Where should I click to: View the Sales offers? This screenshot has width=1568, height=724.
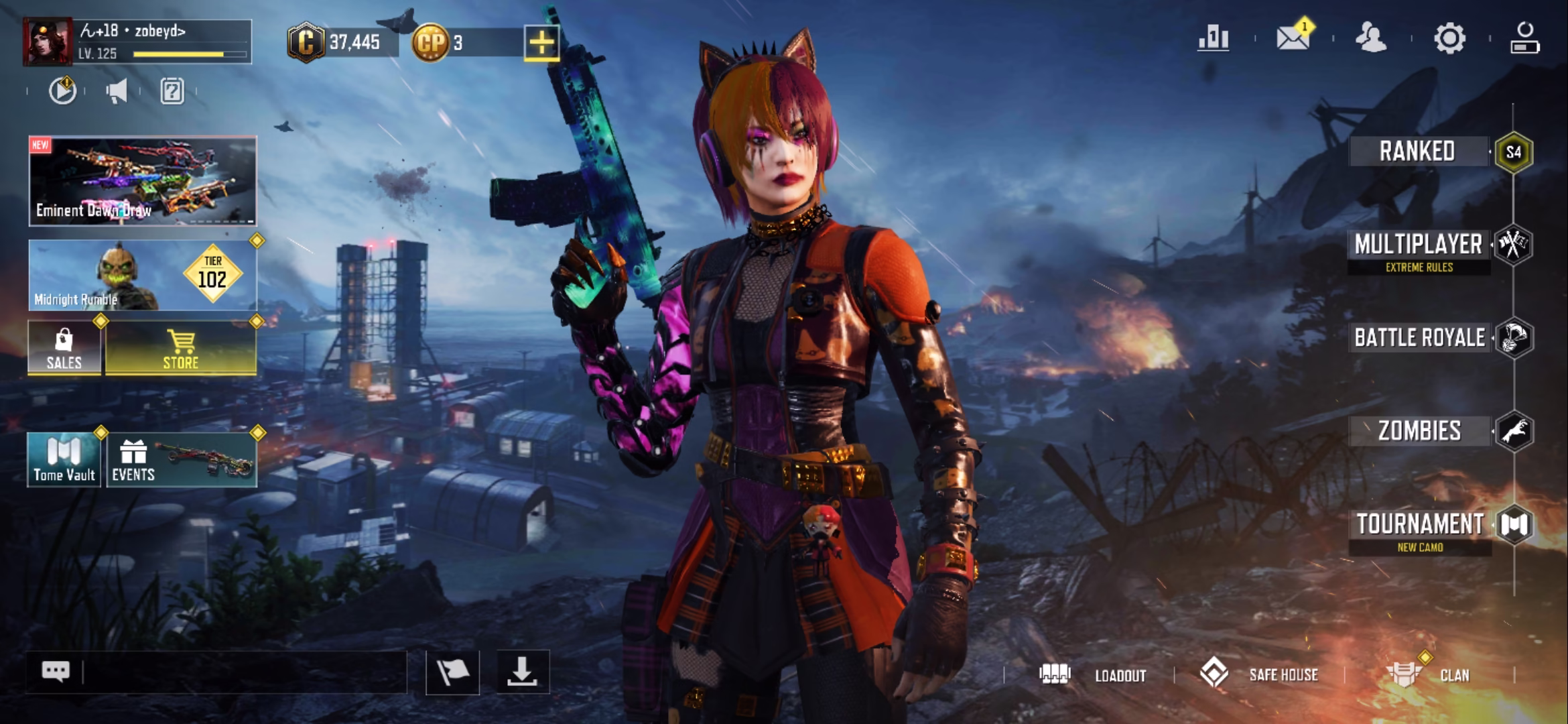pyautogui.click(x=64, y=348)
